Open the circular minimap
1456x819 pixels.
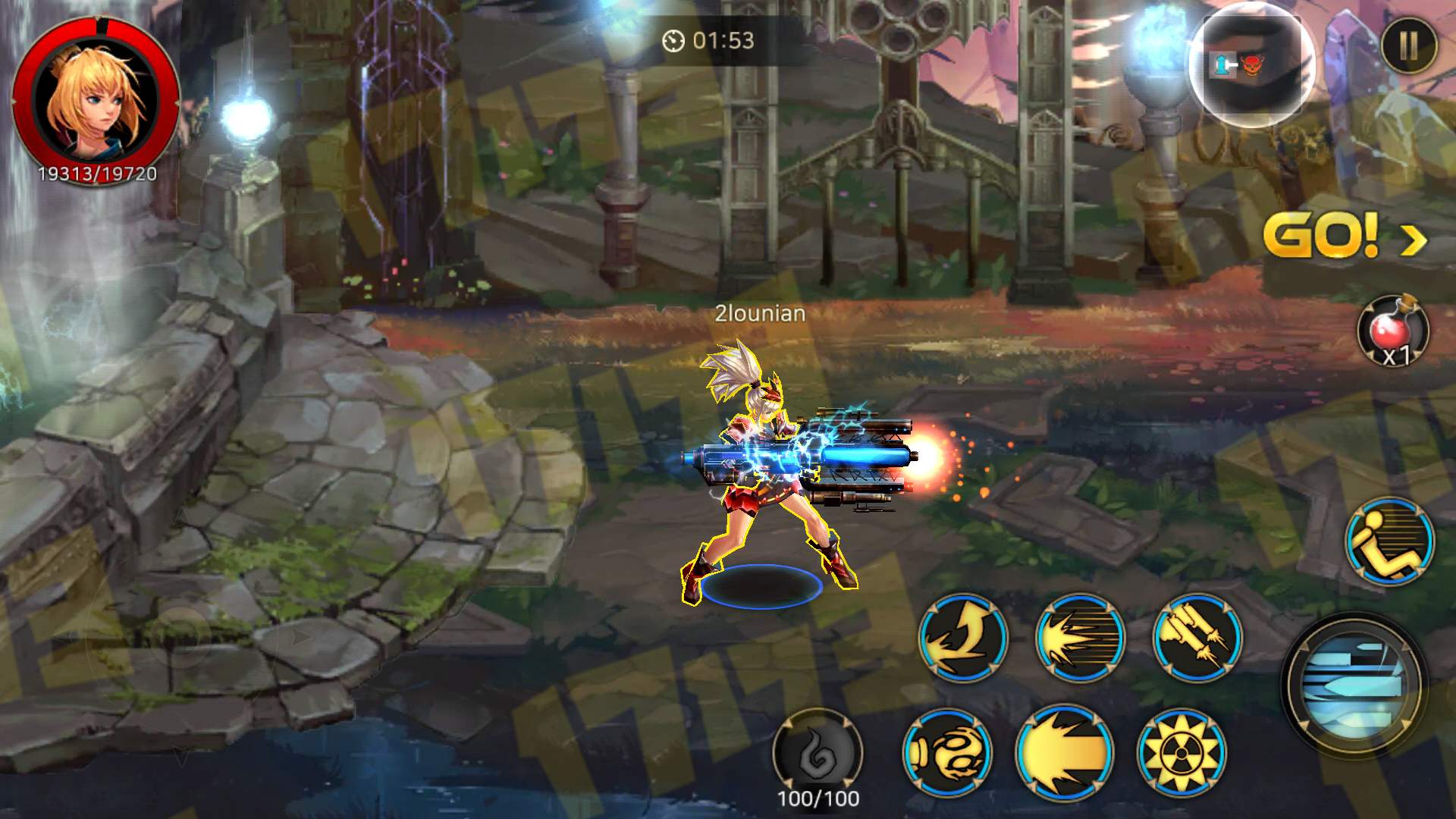1251,64
